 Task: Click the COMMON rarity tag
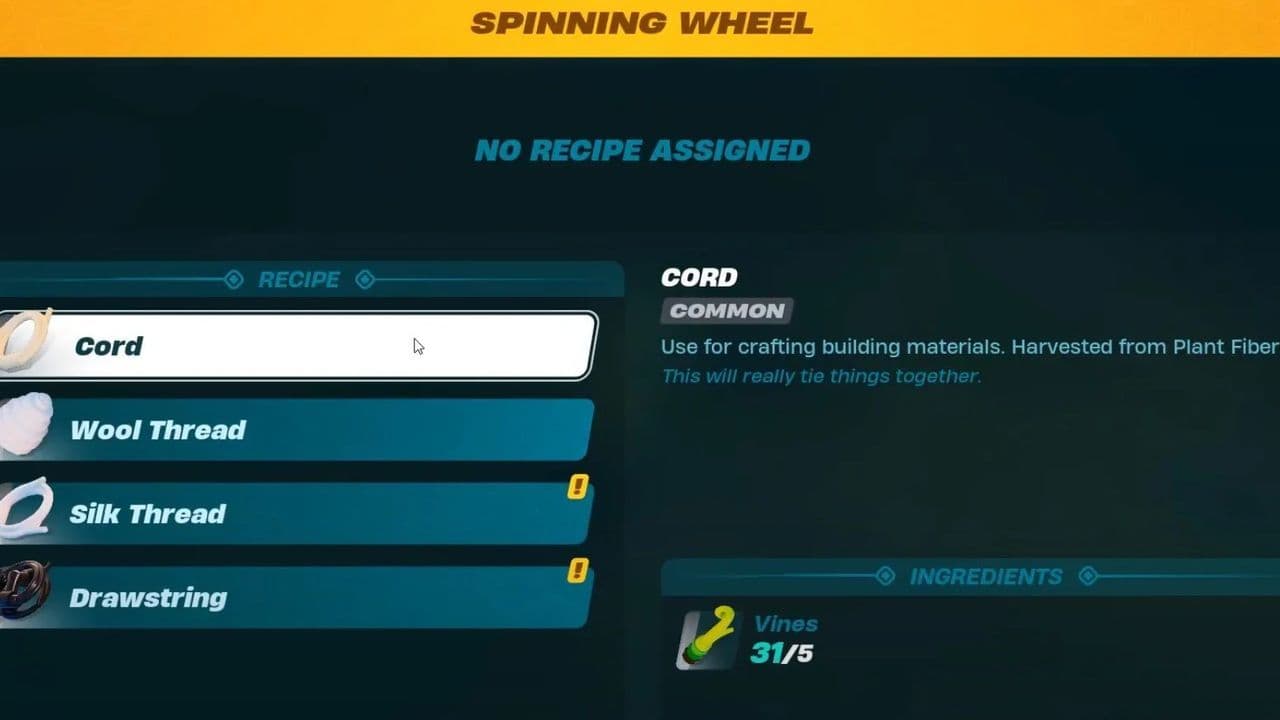tap(726, 311)
